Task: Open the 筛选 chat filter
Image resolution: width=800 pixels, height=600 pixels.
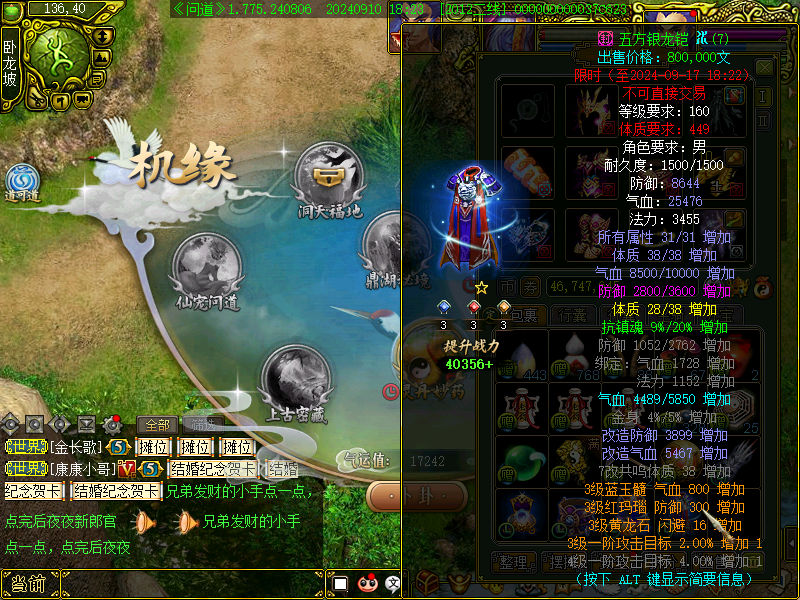Action: [x=205, y=424]
